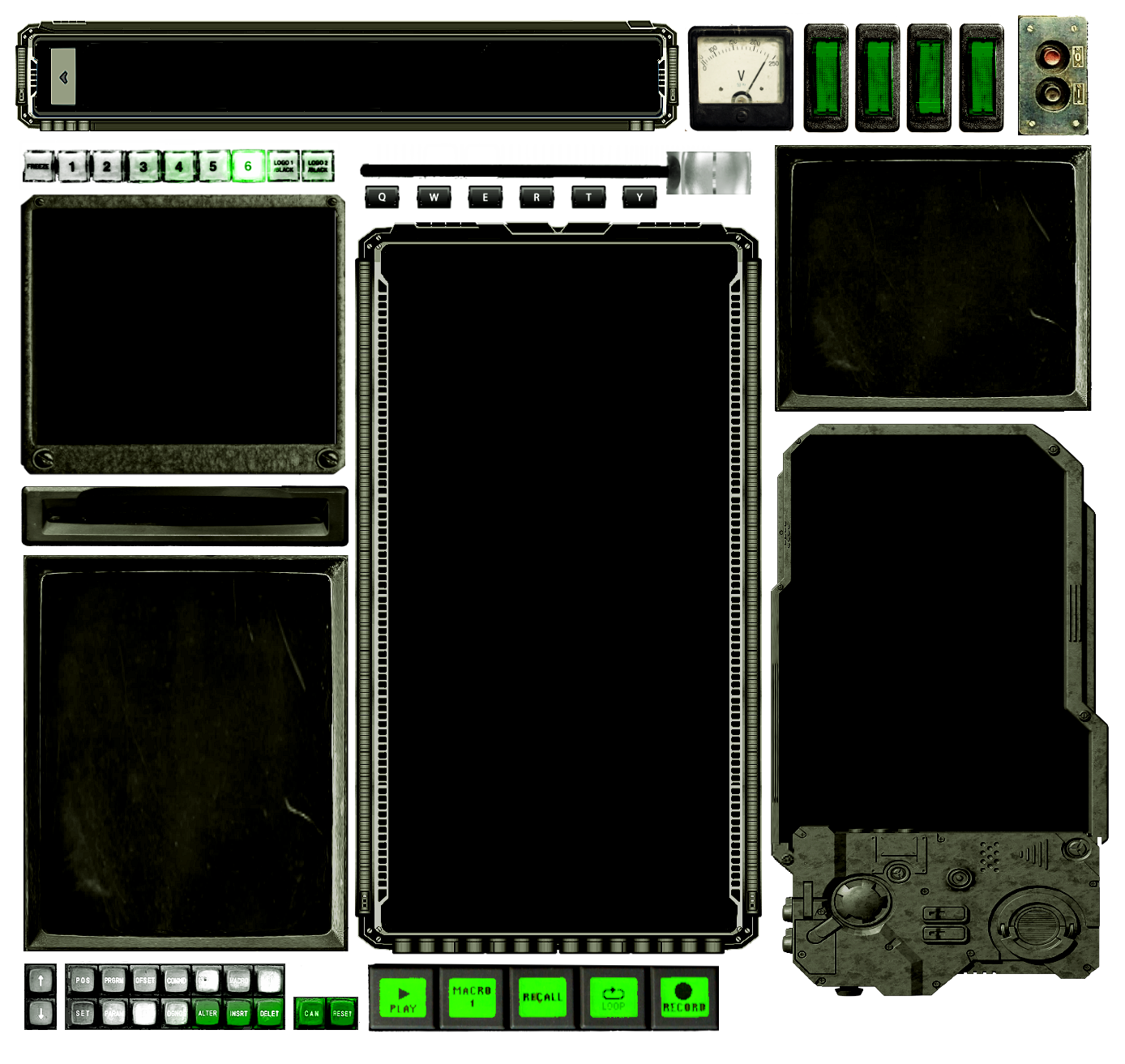Click the back arrow on the top bar
The width and height of the screenshot is (1125, 1064).
[x=63, y=78]
